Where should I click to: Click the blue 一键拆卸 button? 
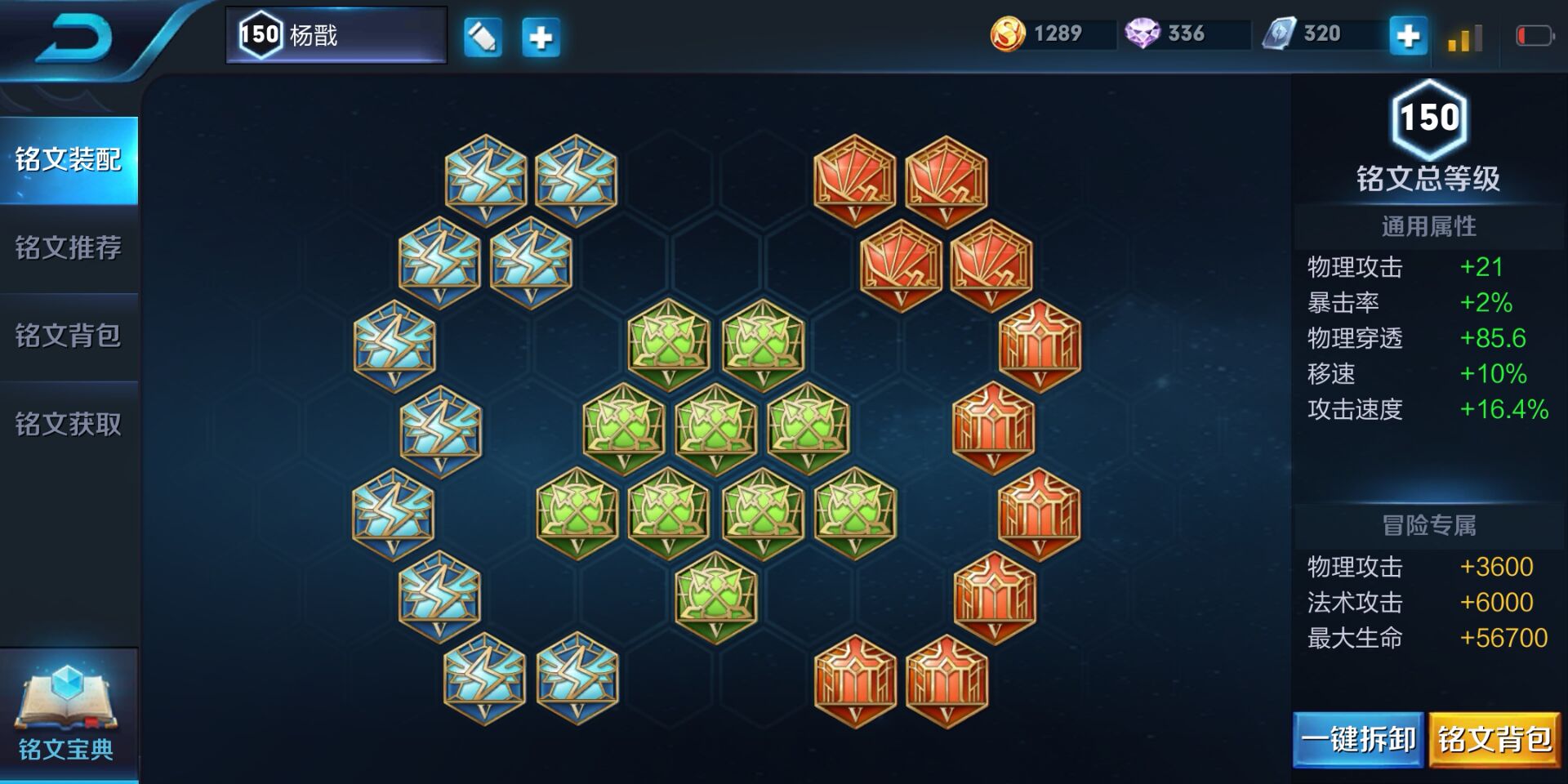click(1358, 740)
